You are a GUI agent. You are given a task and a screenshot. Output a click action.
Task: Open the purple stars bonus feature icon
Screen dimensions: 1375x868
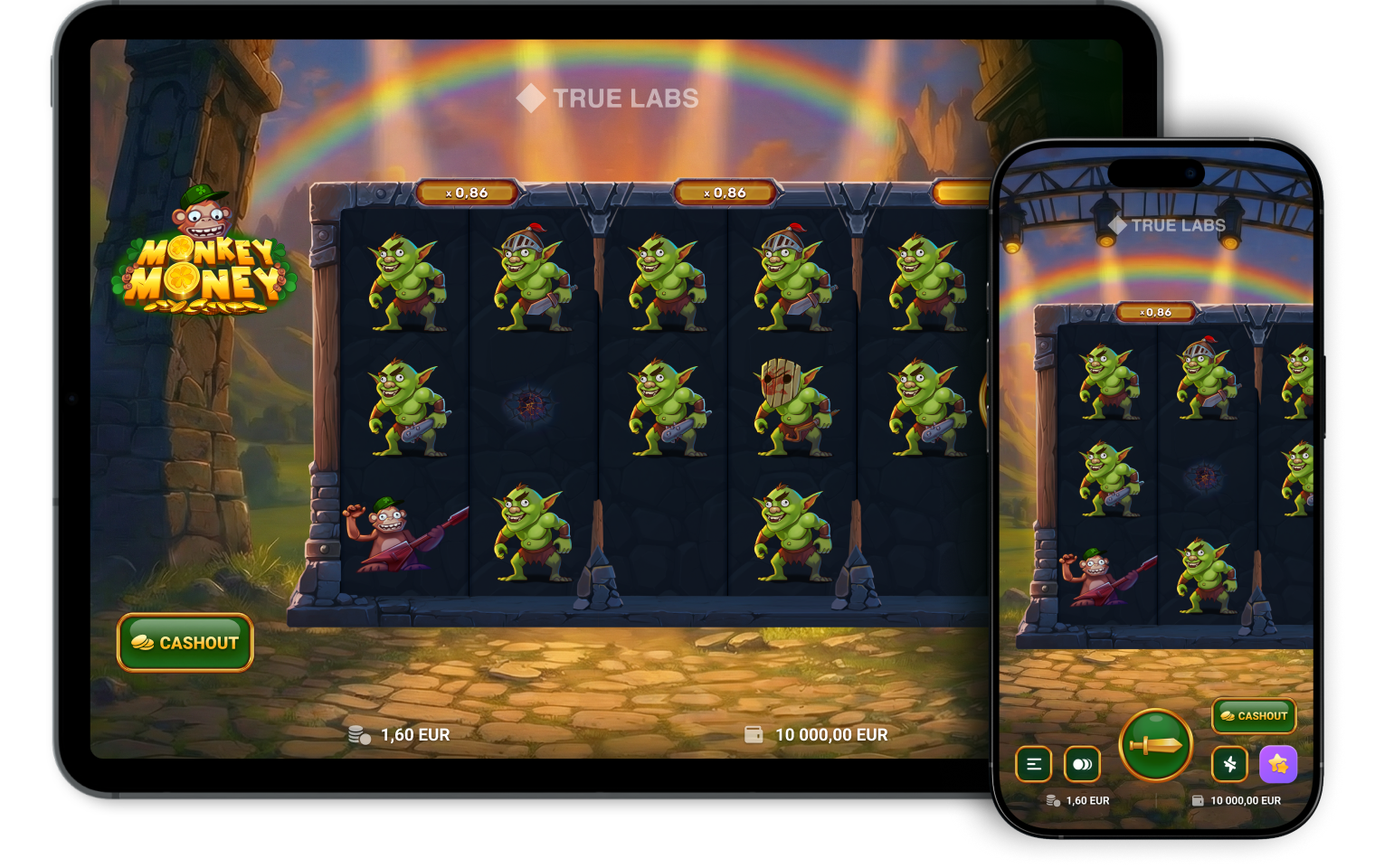click(1278, 765)
